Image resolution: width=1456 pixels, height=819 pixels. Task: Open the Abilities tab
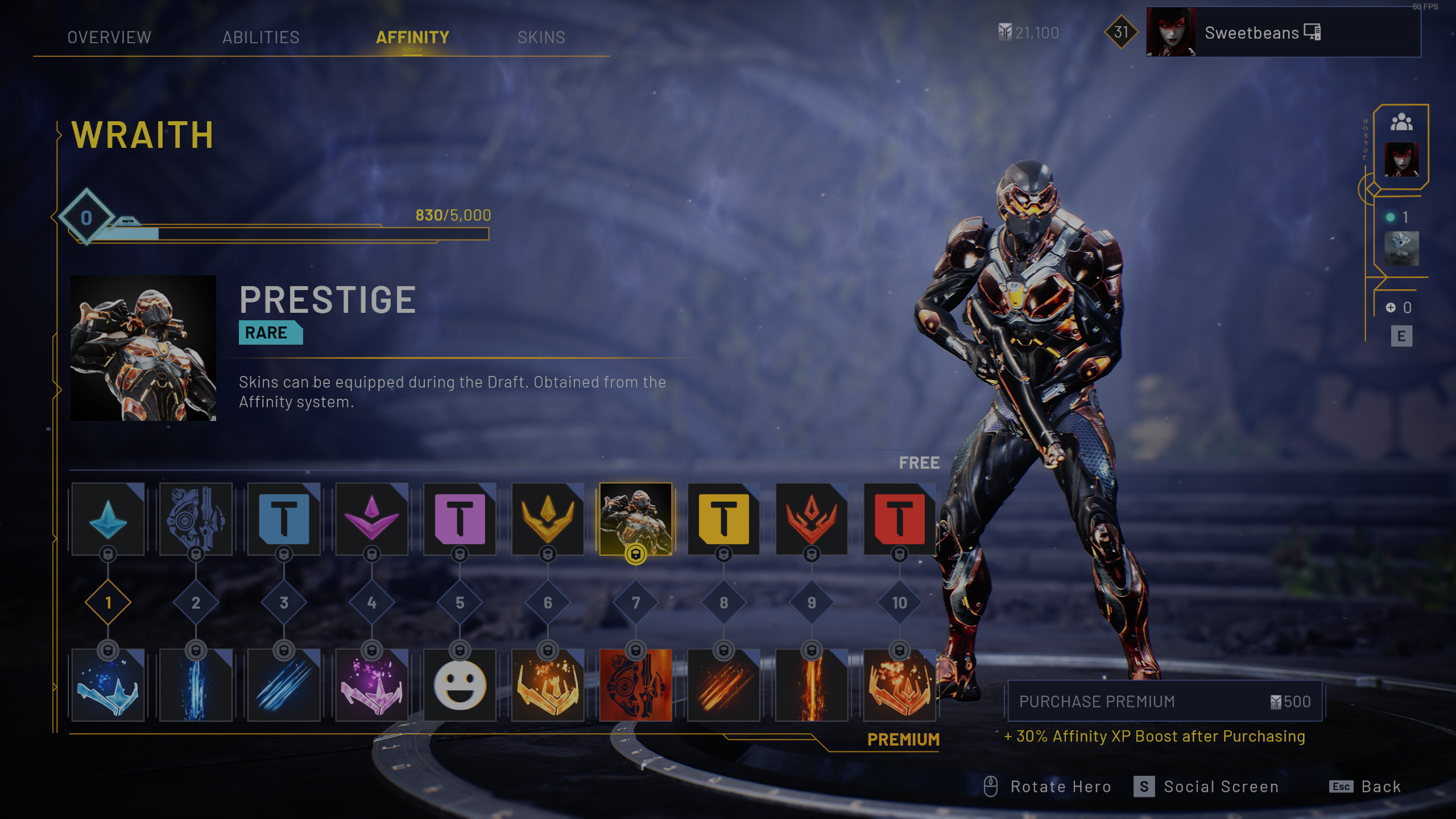[x=260, y=38]
